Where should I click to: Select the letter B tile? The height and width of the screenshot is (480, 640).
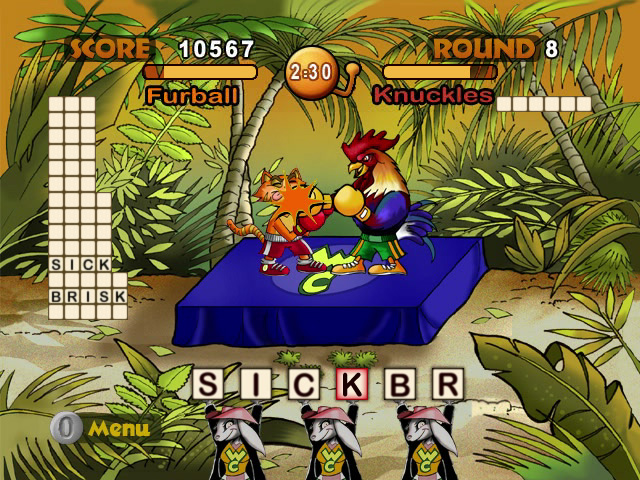[399, 383]
